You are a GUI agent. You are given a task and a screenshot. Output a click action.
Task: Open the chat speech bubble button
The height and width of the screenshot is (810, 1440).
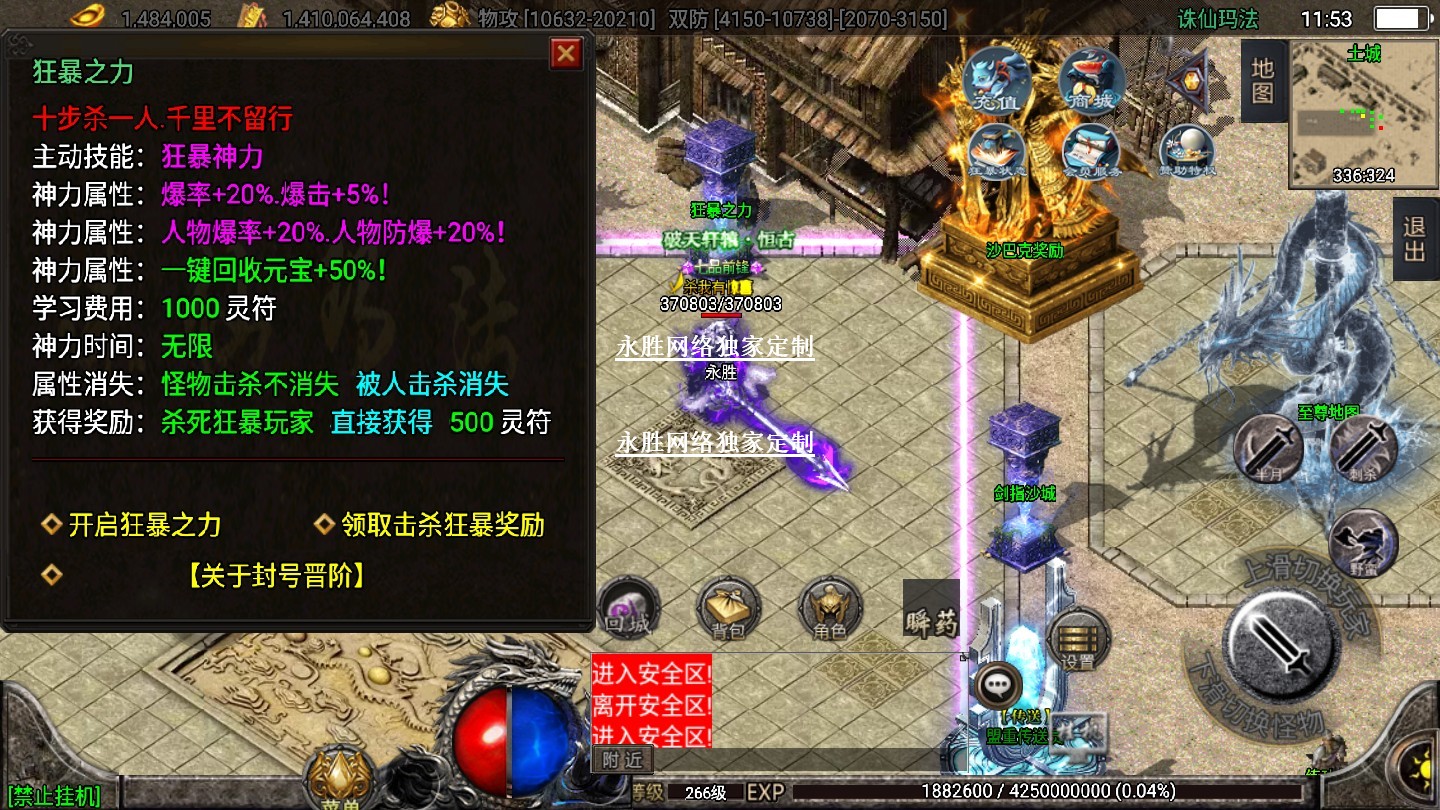pyautogui.click(x=996, y=686)
